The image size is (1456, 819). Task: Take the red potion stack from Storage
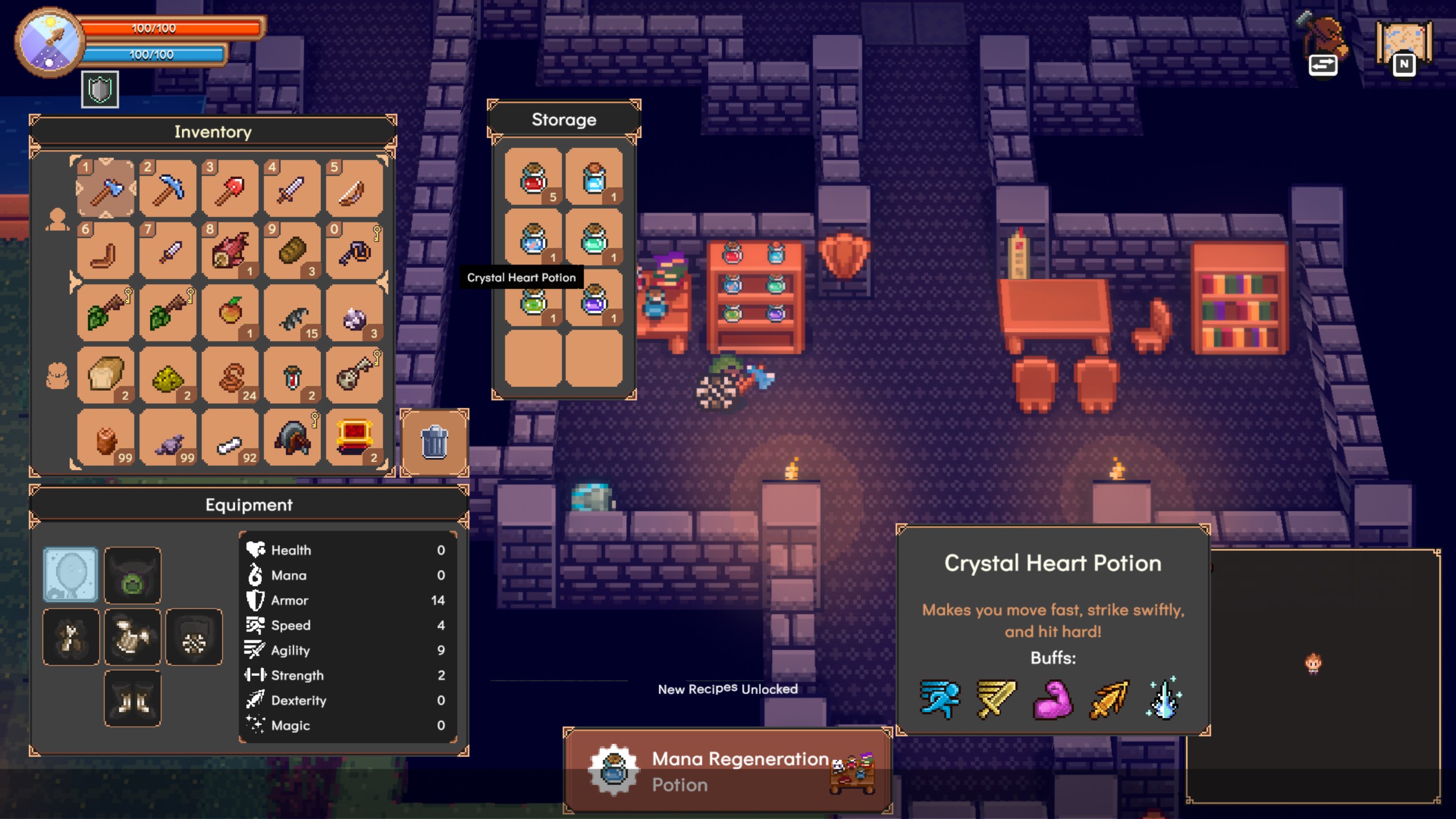coord(533,177)
